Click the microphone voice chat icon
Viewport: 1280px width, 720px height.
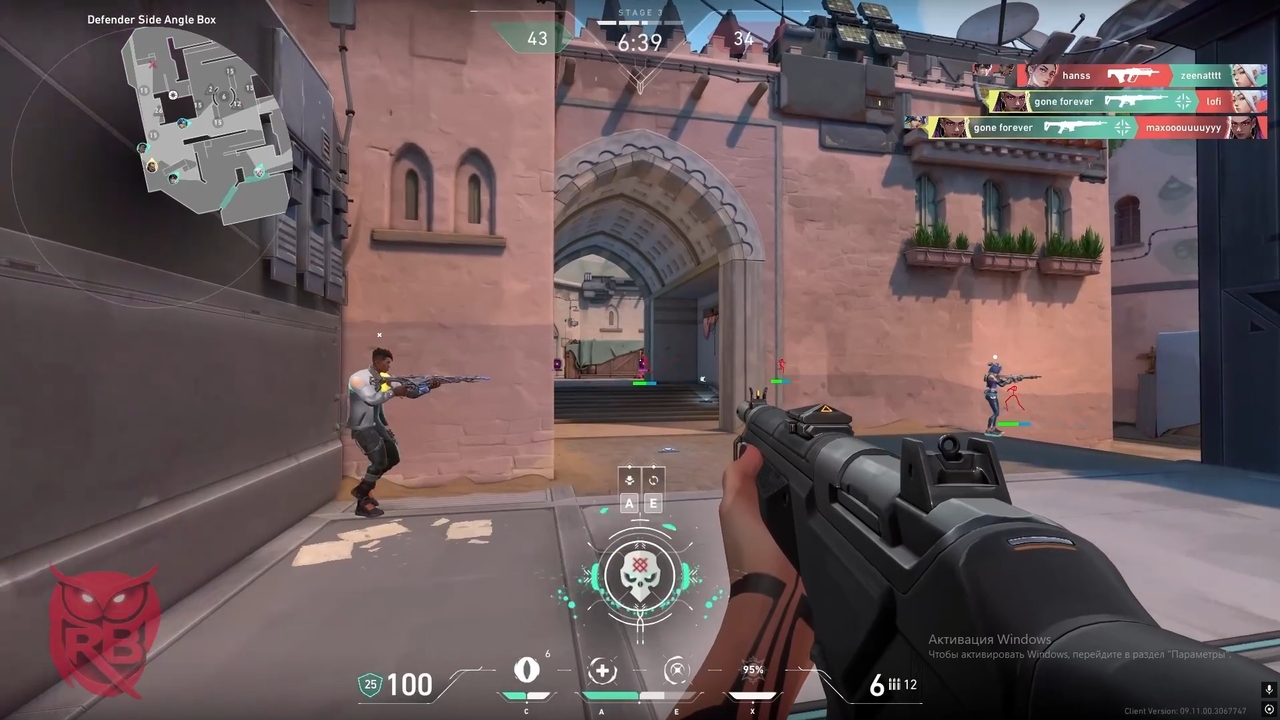pos(1269,690)
